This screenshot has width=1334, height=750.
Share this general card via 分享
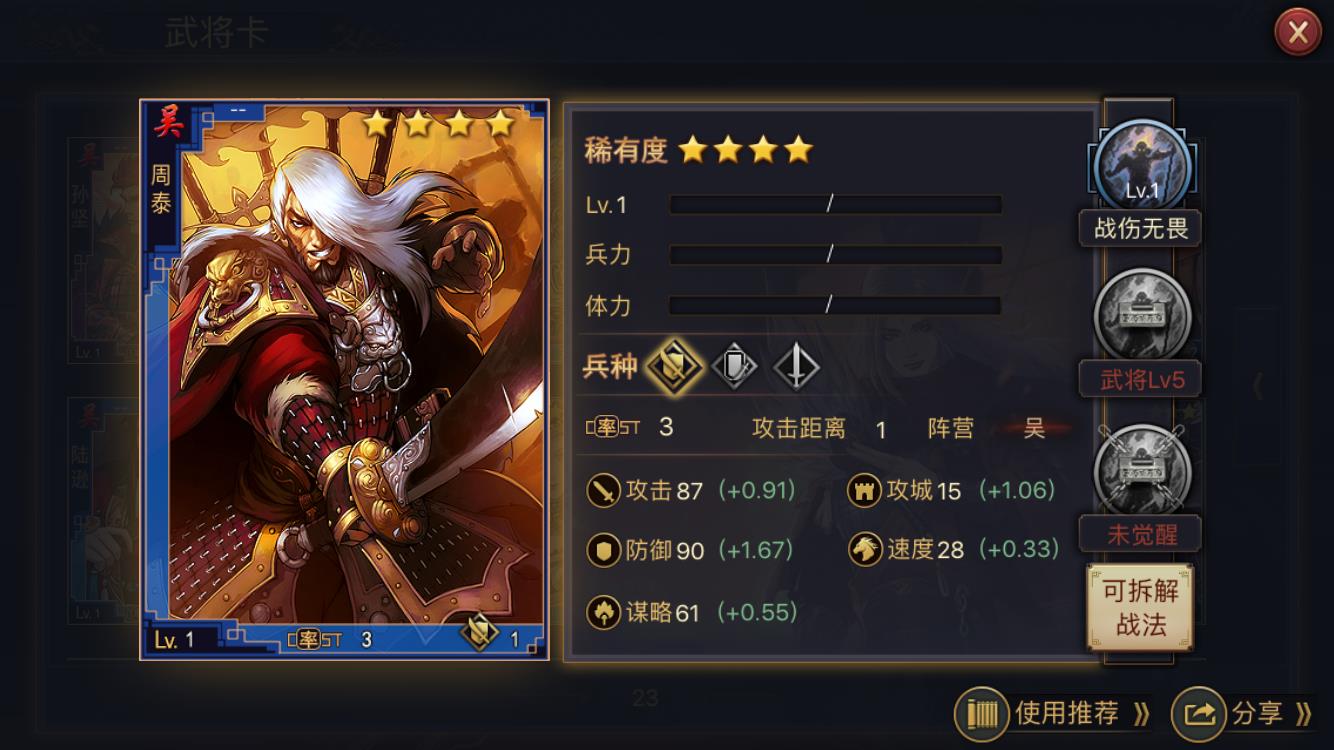point(1243,713)
